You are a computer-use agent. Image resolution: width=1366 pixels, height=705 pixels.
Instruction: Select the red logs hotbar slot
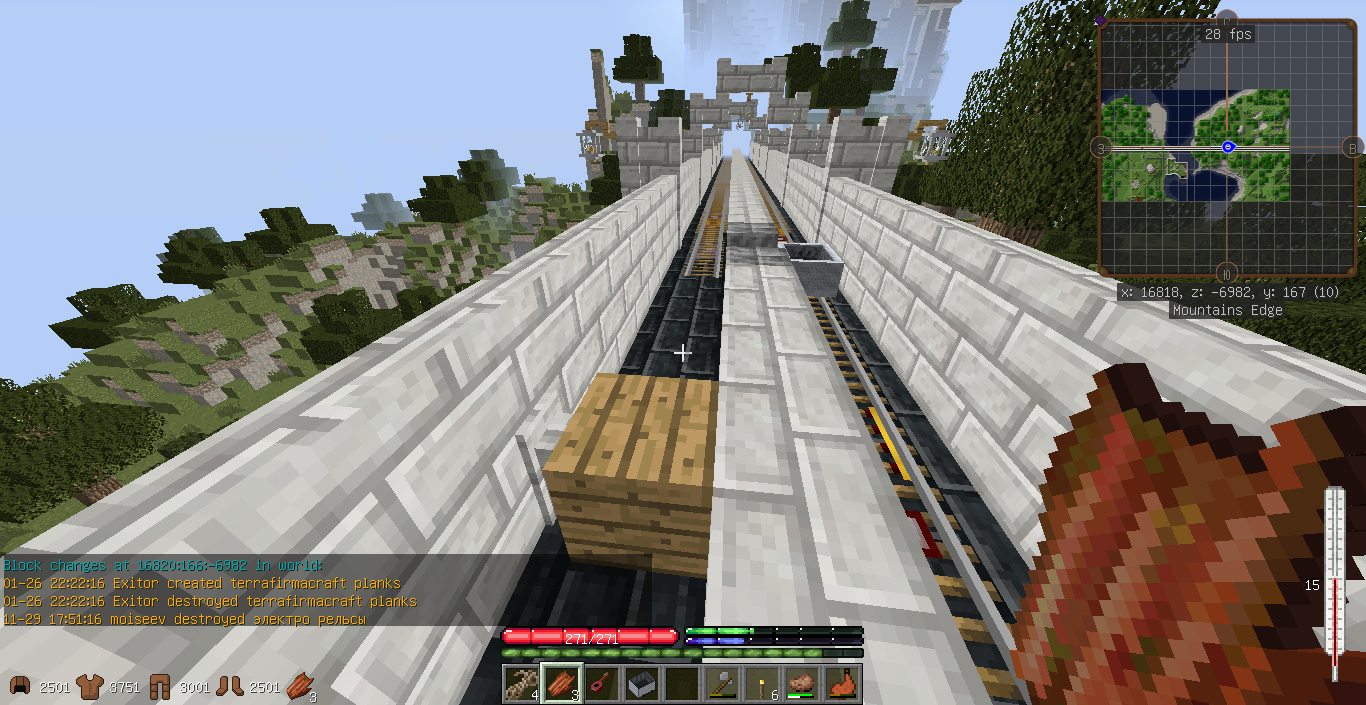[561, 684]
